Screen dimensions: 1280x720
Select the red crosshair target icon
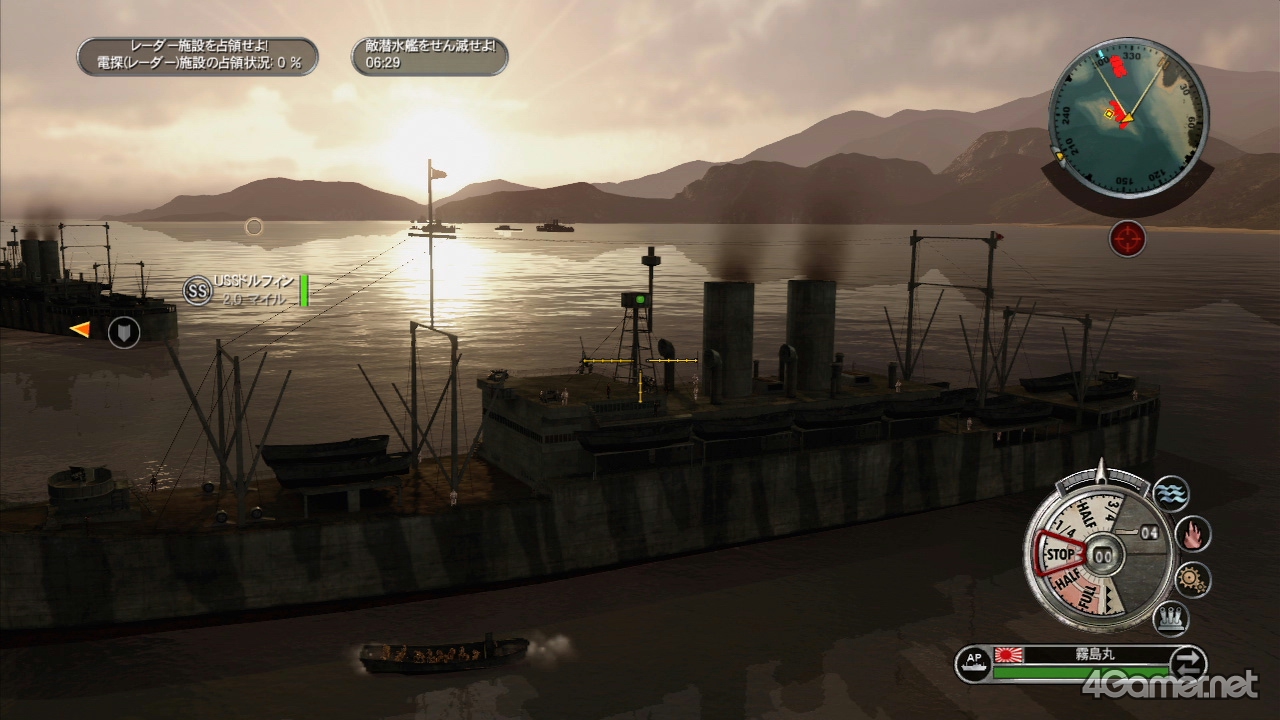(x=1127, y=239)
